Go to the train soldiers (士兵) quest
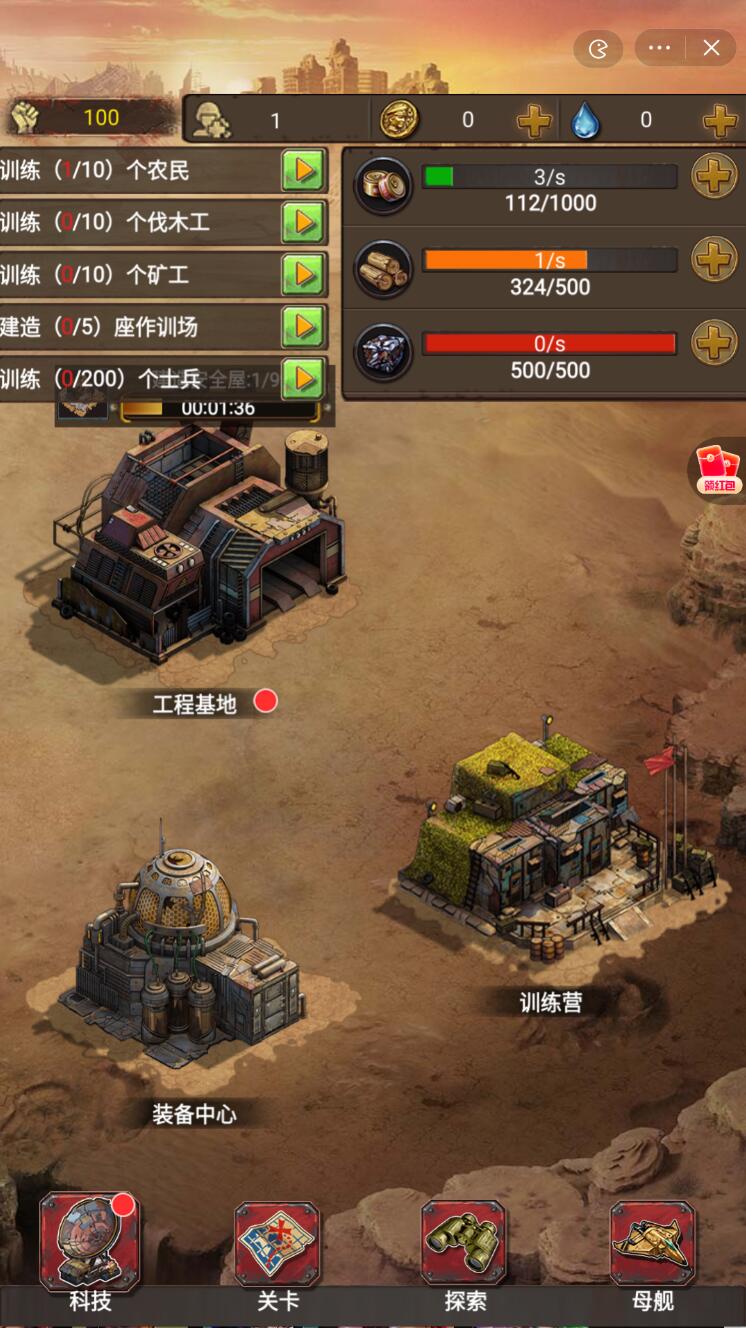 click(x=302, y=378)
